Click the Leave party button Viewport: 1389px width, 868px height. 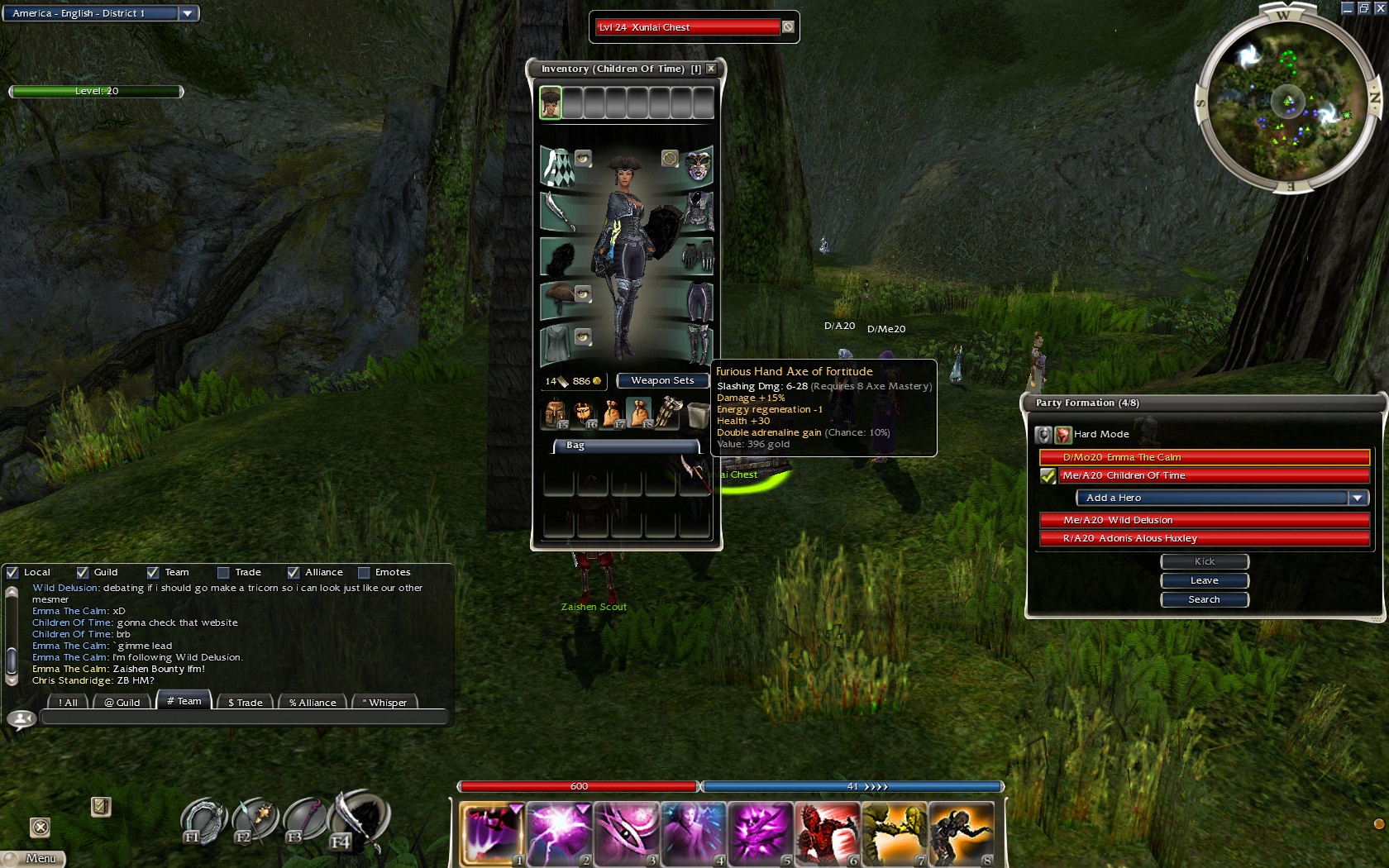1204,580
